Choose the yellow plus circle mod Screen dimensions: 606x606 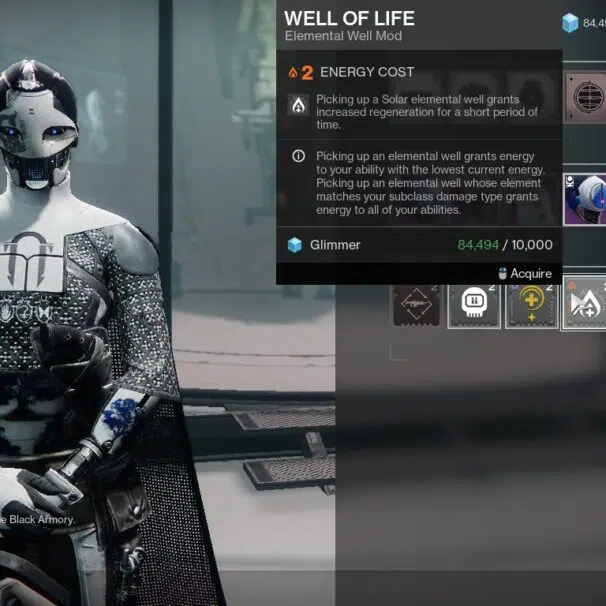pyautogui.click(x=531, y=303)
